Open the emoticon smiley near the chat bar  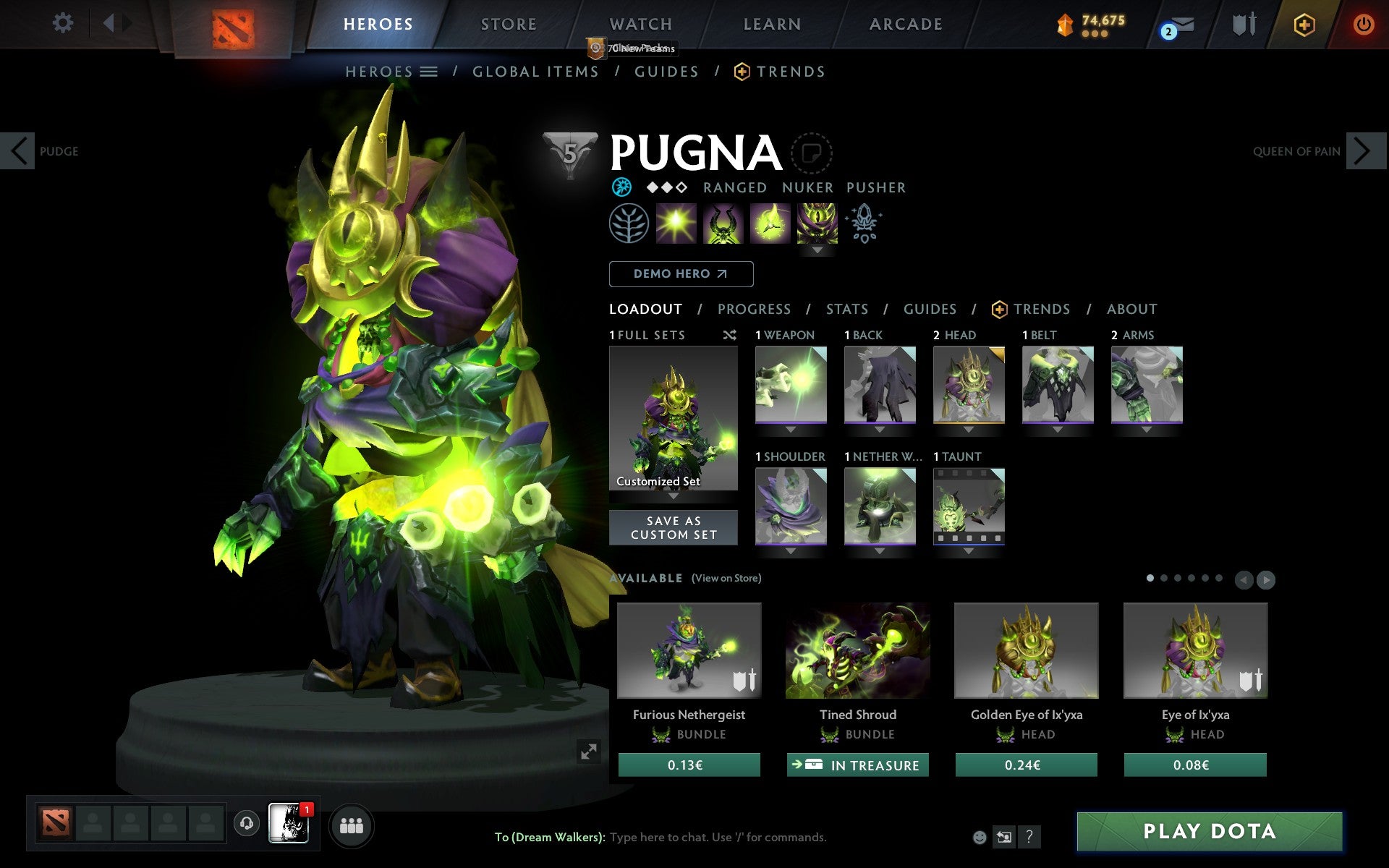click(x=981, y=838)
